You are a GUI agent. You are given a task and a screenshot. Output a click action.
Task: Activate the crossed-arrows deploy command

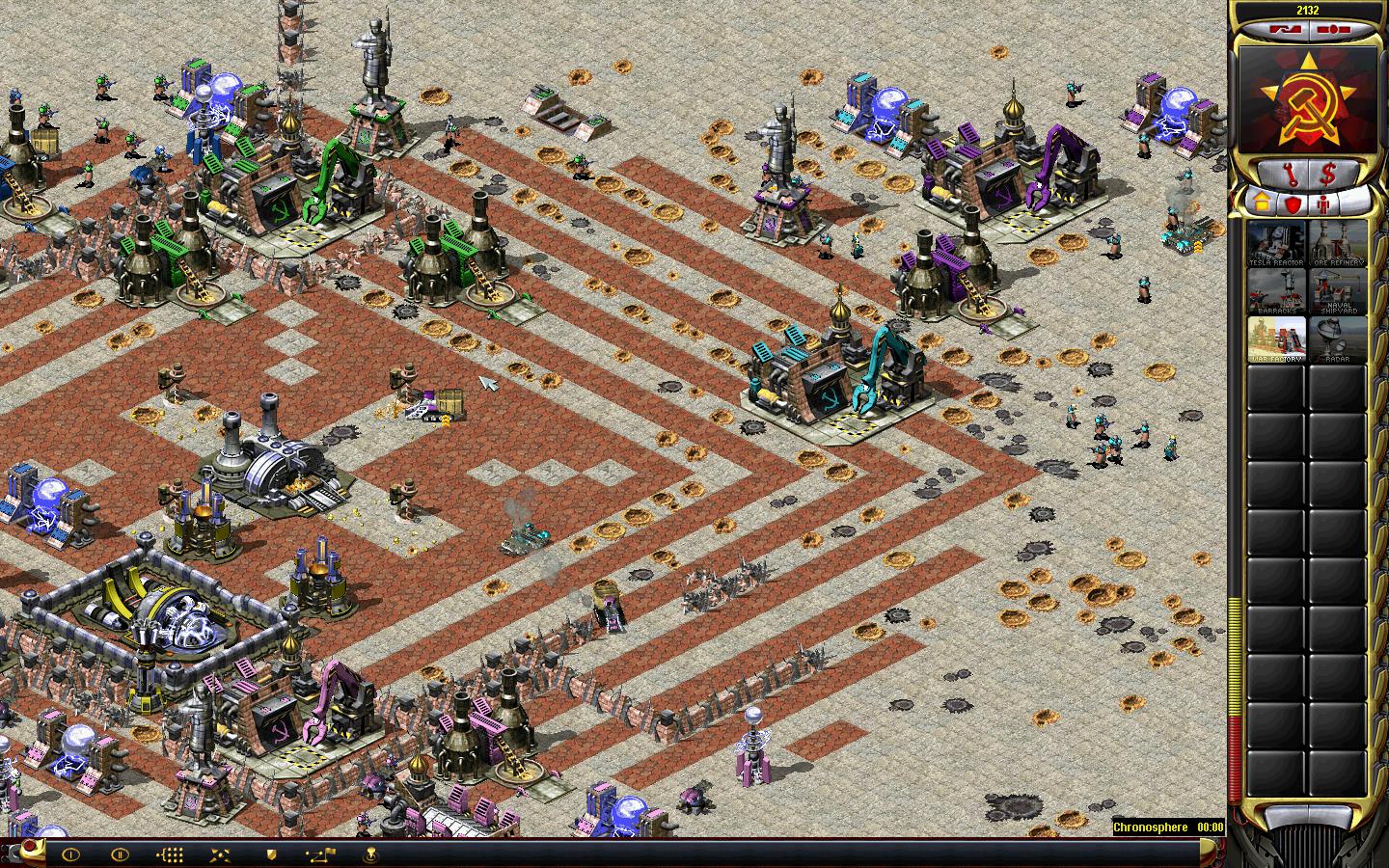220,854
